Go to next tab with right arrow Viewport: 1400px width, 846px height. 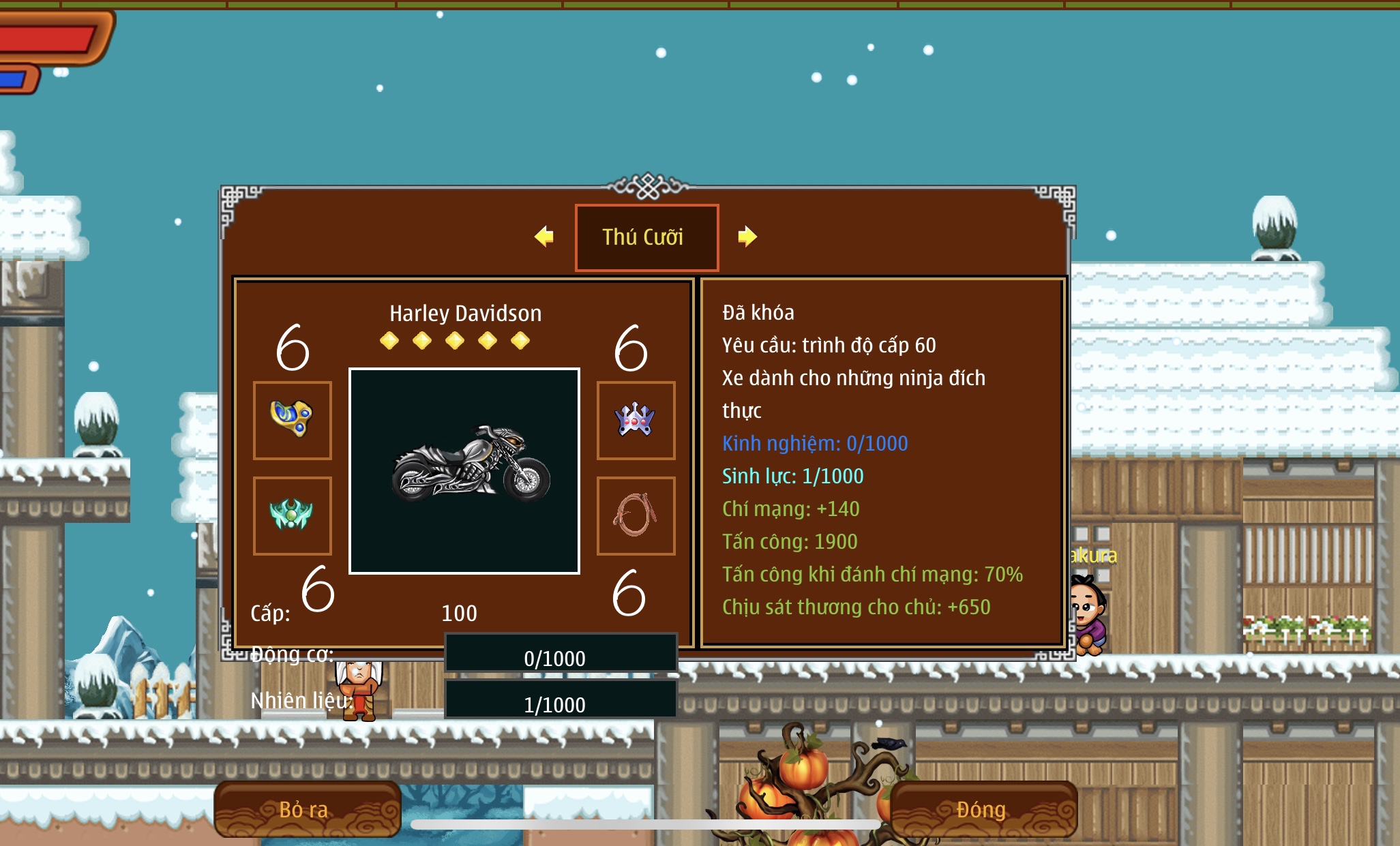click(x=747, y=237)
